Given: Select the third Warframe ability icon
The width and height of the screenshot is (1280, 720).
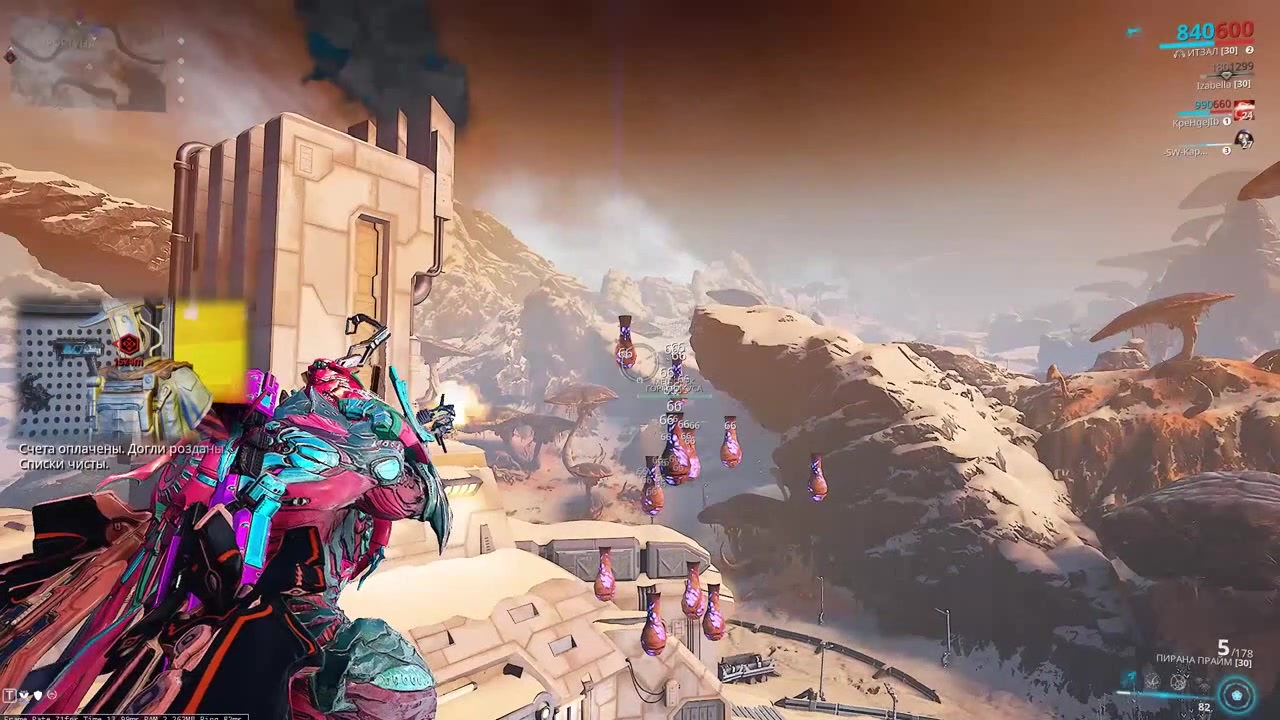Looking at the screenshot, I should point(1178,681).
